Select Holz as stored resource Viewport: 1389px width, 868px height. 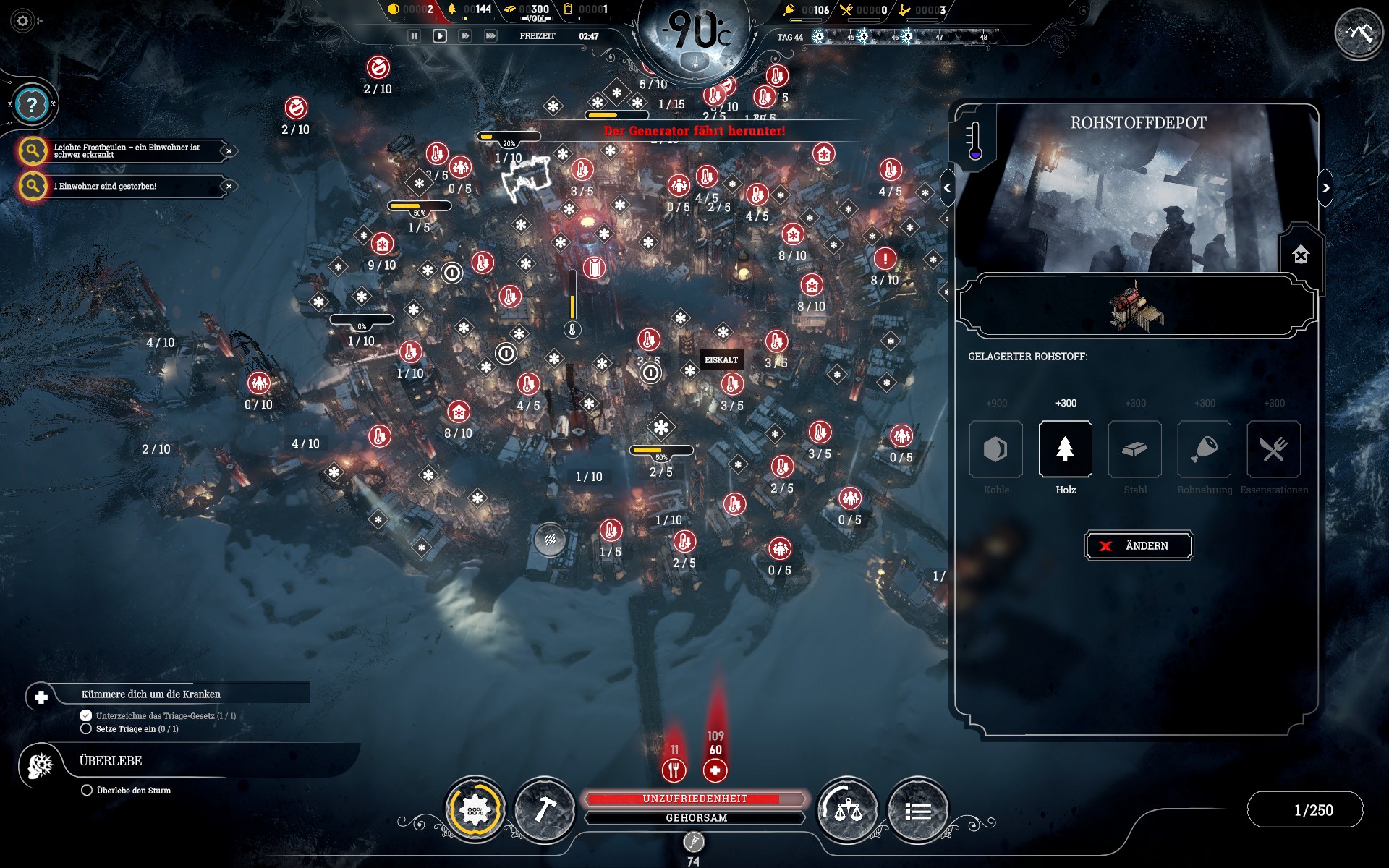(x=1065, y=449)
